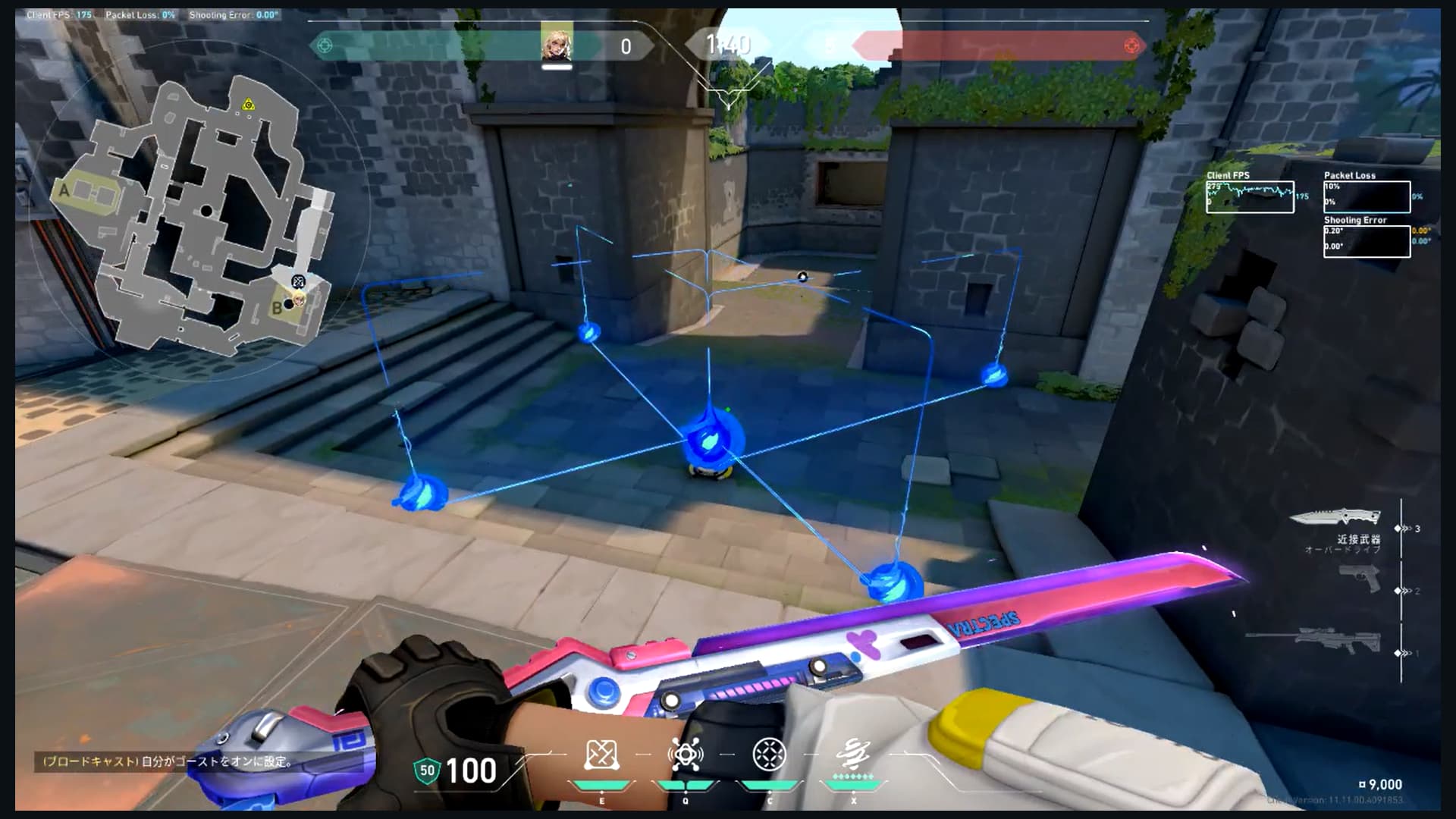Image resolution: width=1456 pixels, height=819 pixels.
Task: Click the shield icon beside the 100 health
Action: pyautogui.click(x=427, y=770)
